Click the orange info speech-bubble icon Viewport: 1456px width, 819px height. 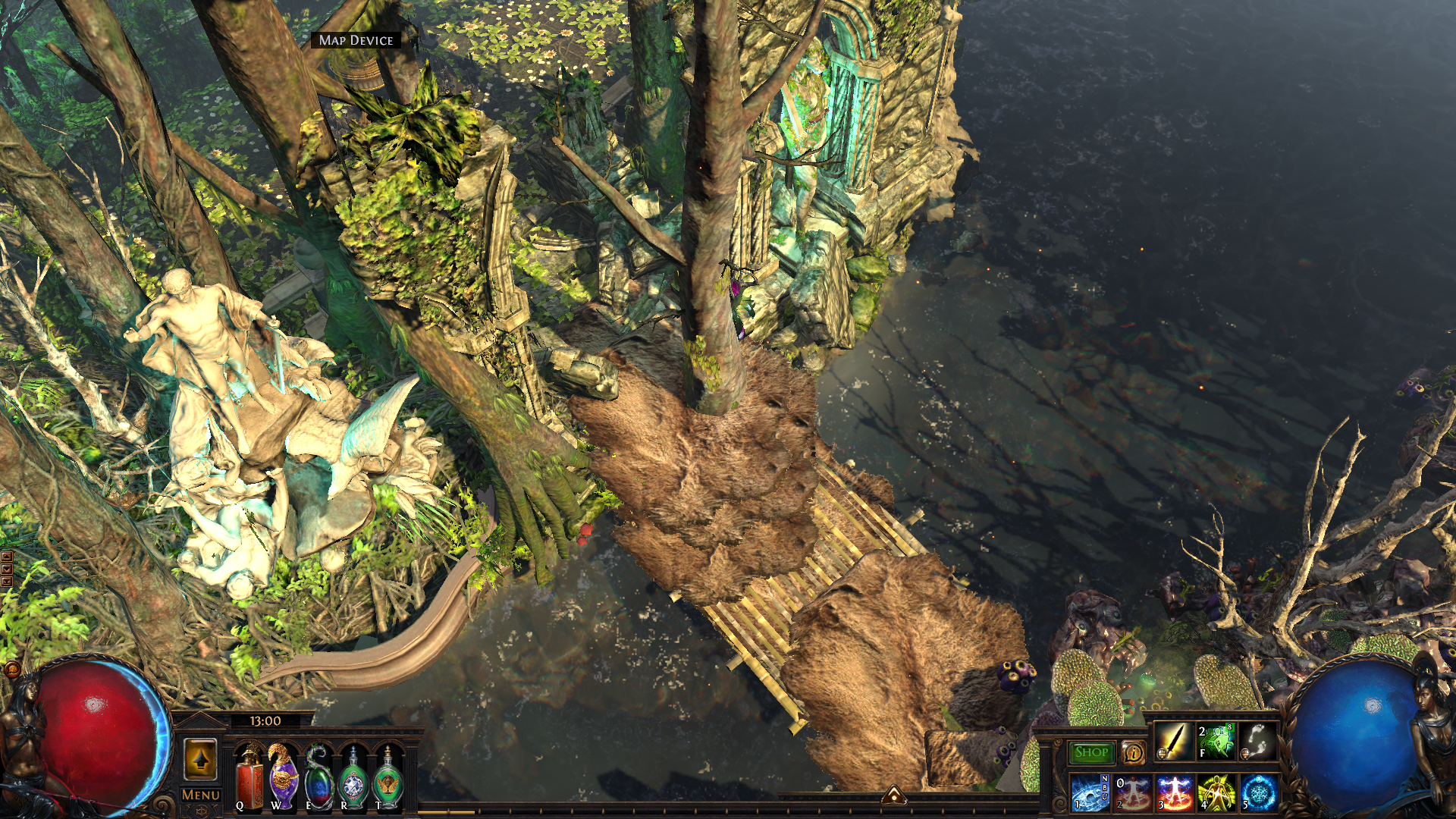click(1133, 752)
